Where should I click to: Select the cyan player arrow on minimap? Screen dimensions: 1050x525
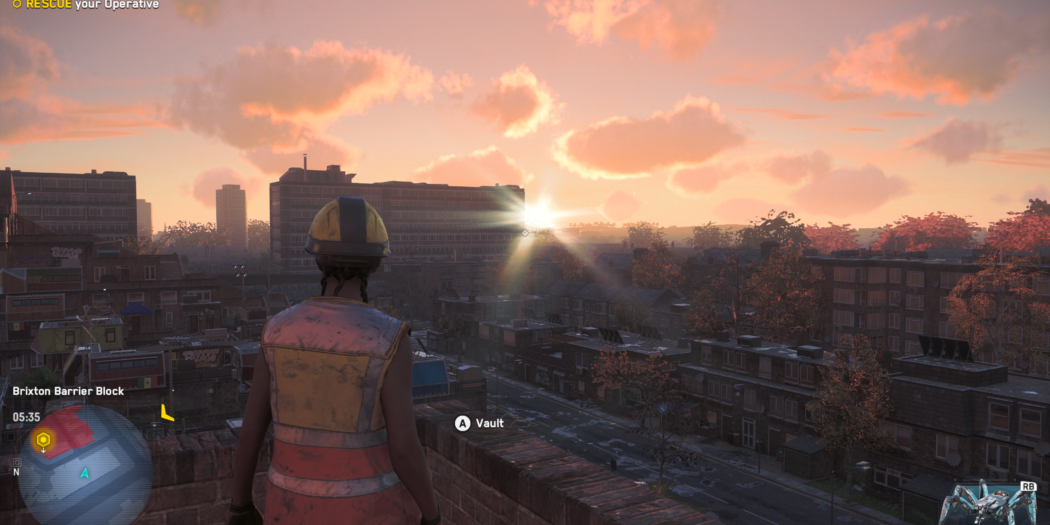85,473
